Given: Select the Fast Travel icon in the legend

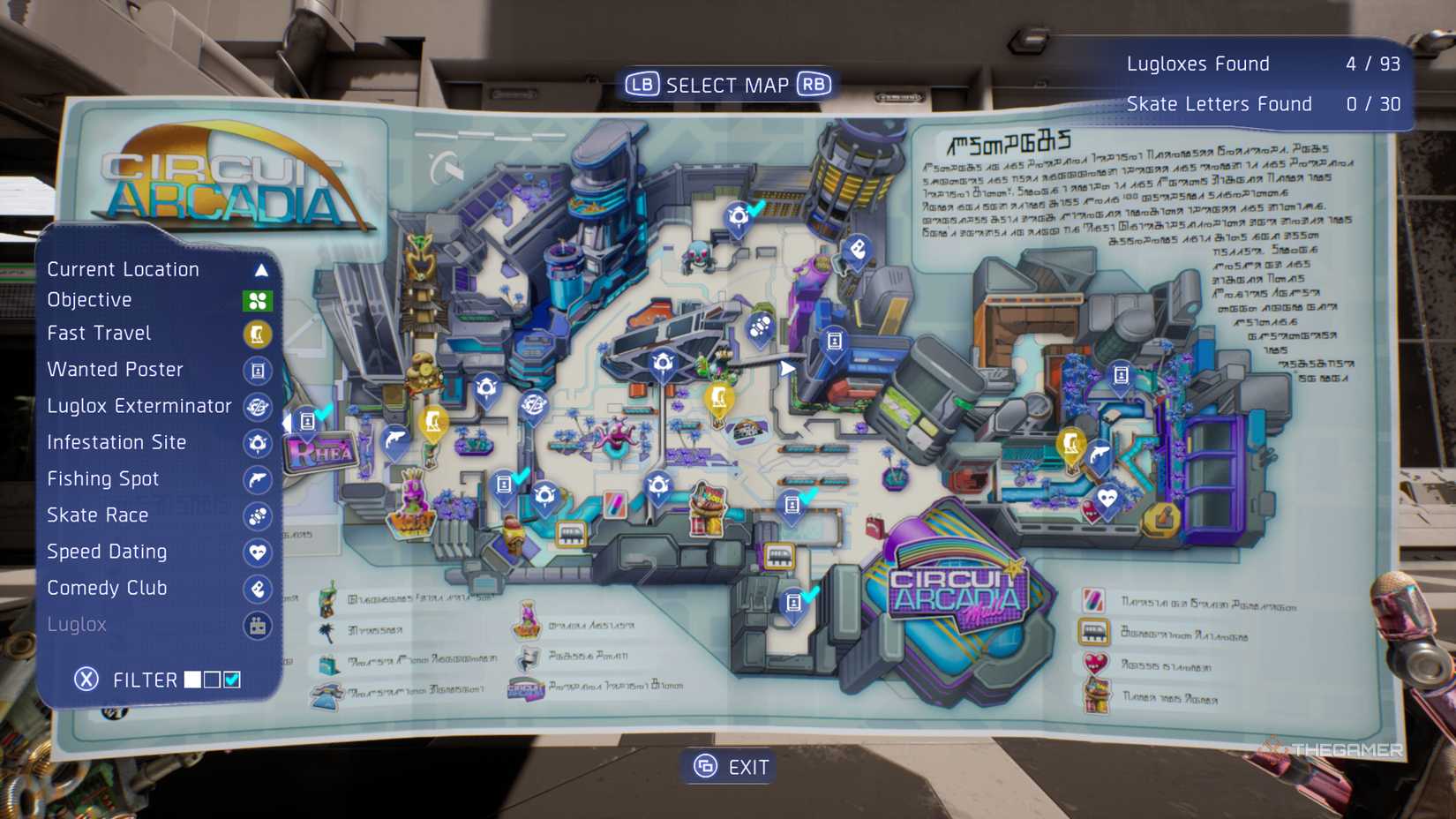Looking at the screenshot, I should (257, 334).
